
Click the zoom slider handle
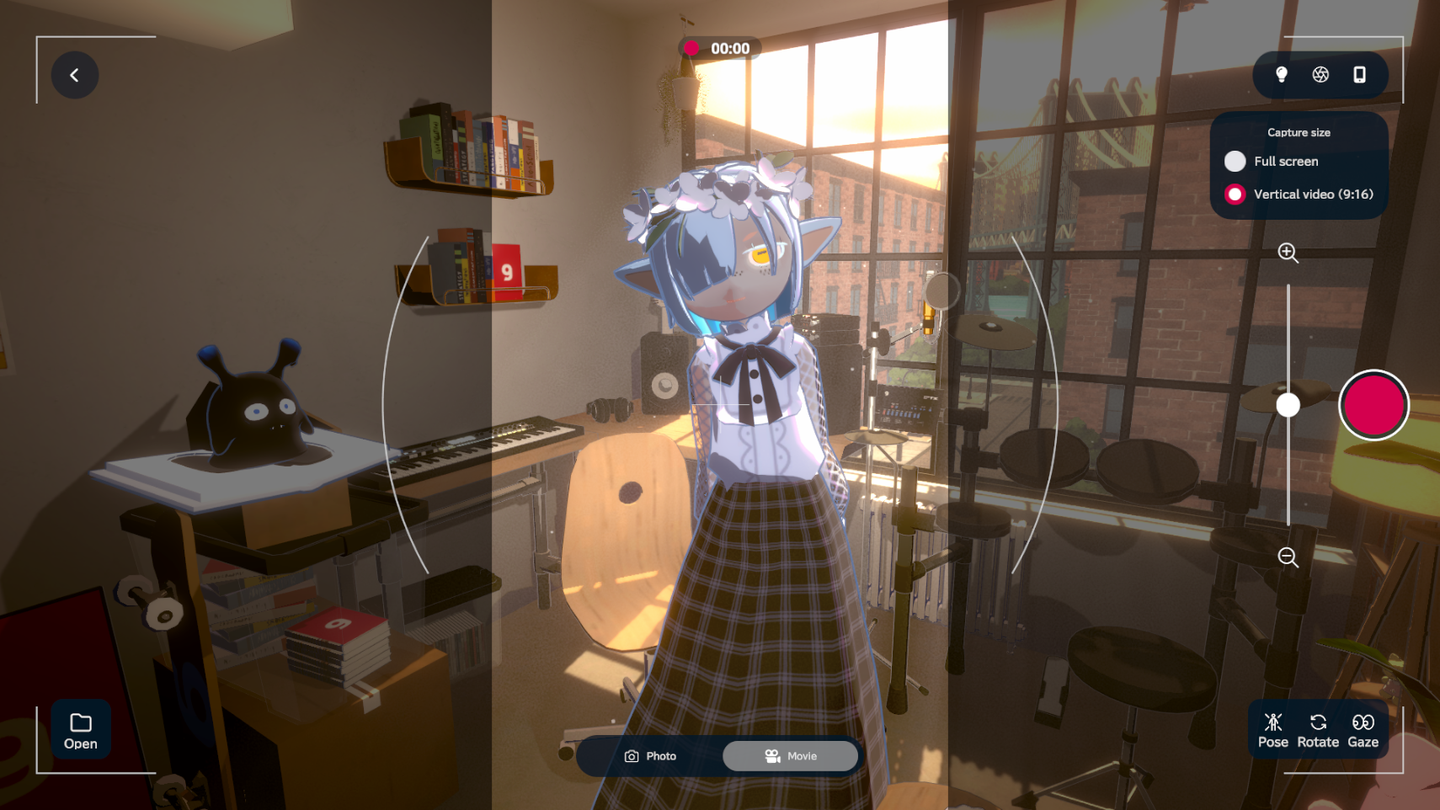tap(1288, 404)
